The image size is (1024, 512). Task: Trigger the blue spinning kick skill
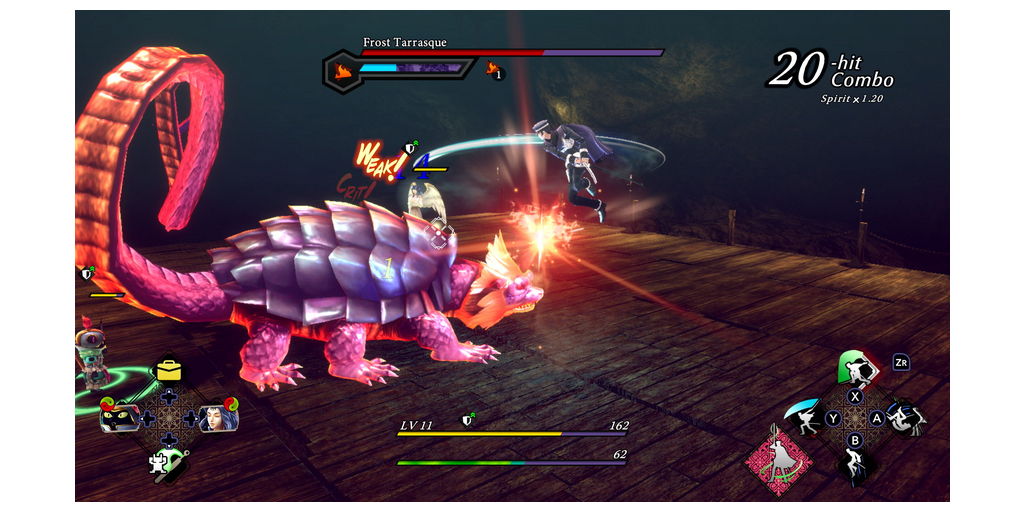click(905, 417)
